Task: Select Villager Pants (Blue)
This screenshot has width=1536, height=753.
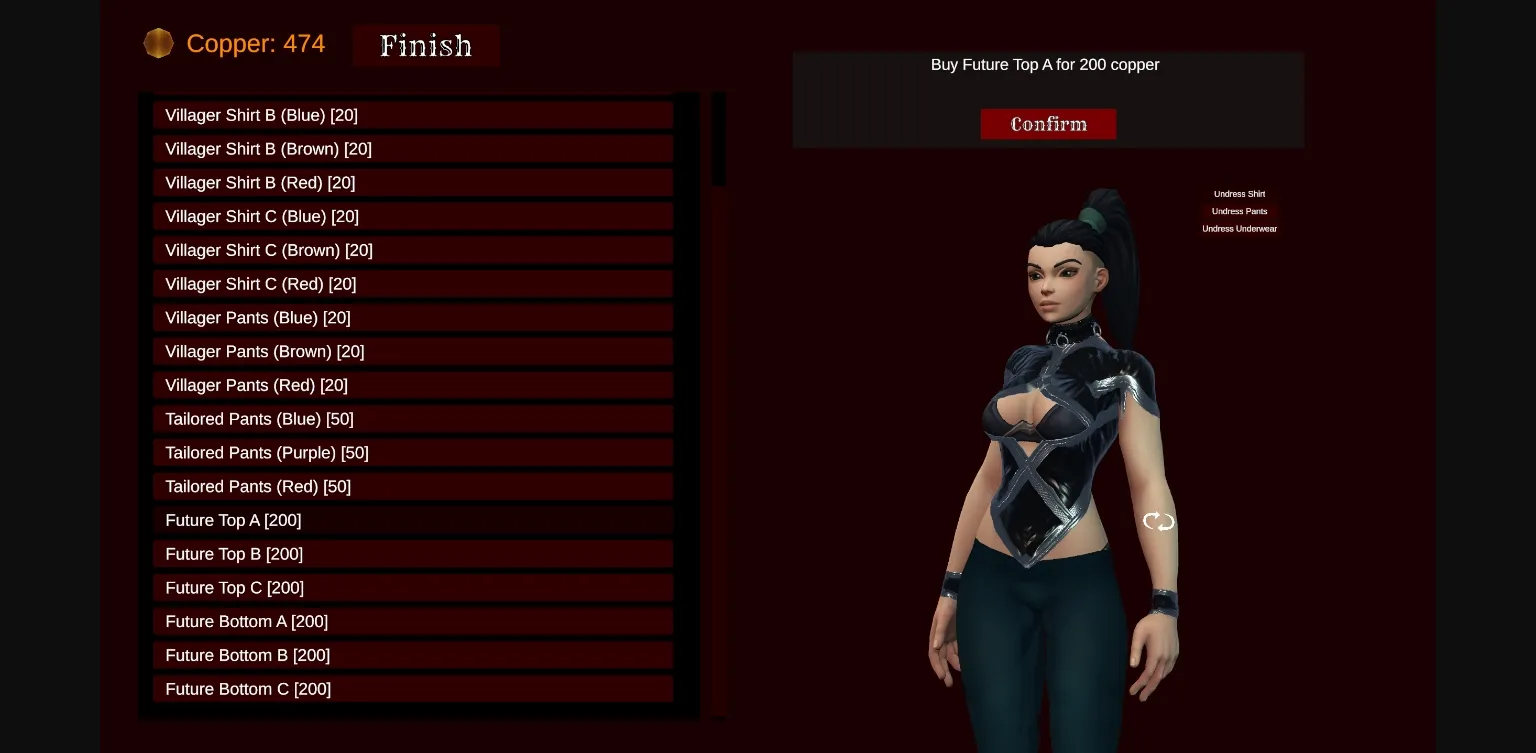Action: pos(413,318)
